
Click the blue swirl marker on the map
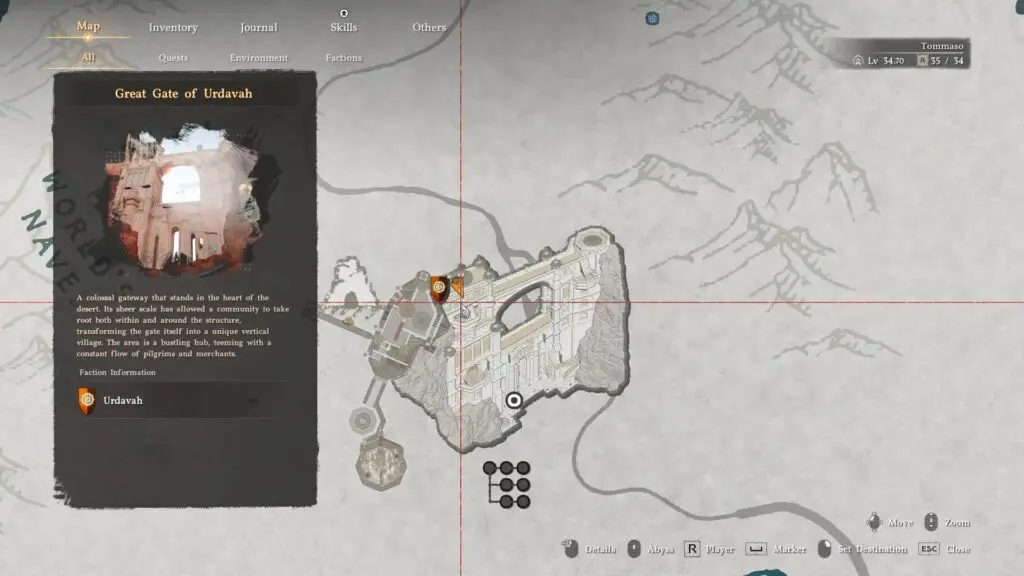652,18
